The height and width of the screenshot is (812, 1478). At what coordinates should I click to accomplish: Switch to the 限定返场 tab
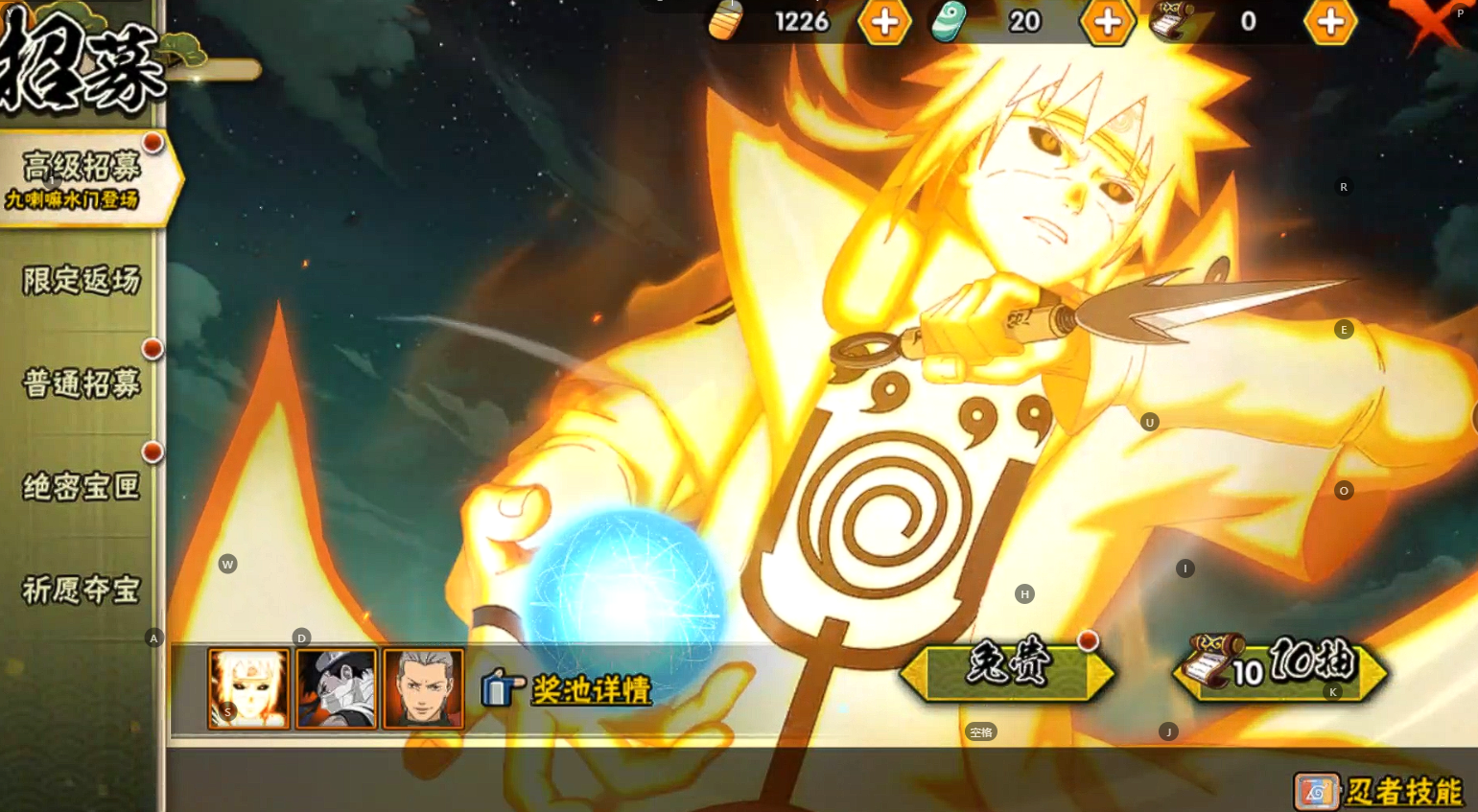(x=82, y=281)
